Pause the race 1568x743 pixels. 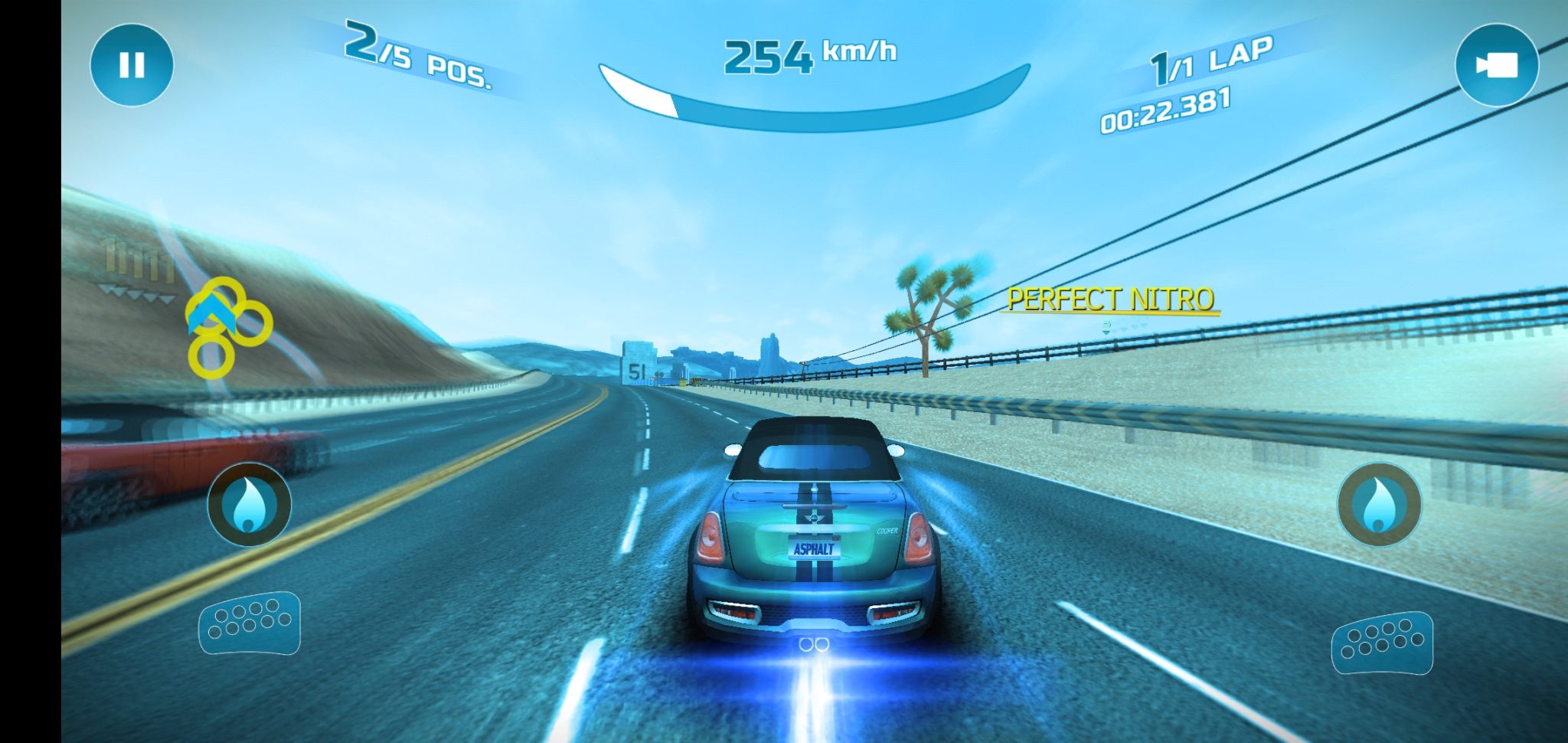132,65
